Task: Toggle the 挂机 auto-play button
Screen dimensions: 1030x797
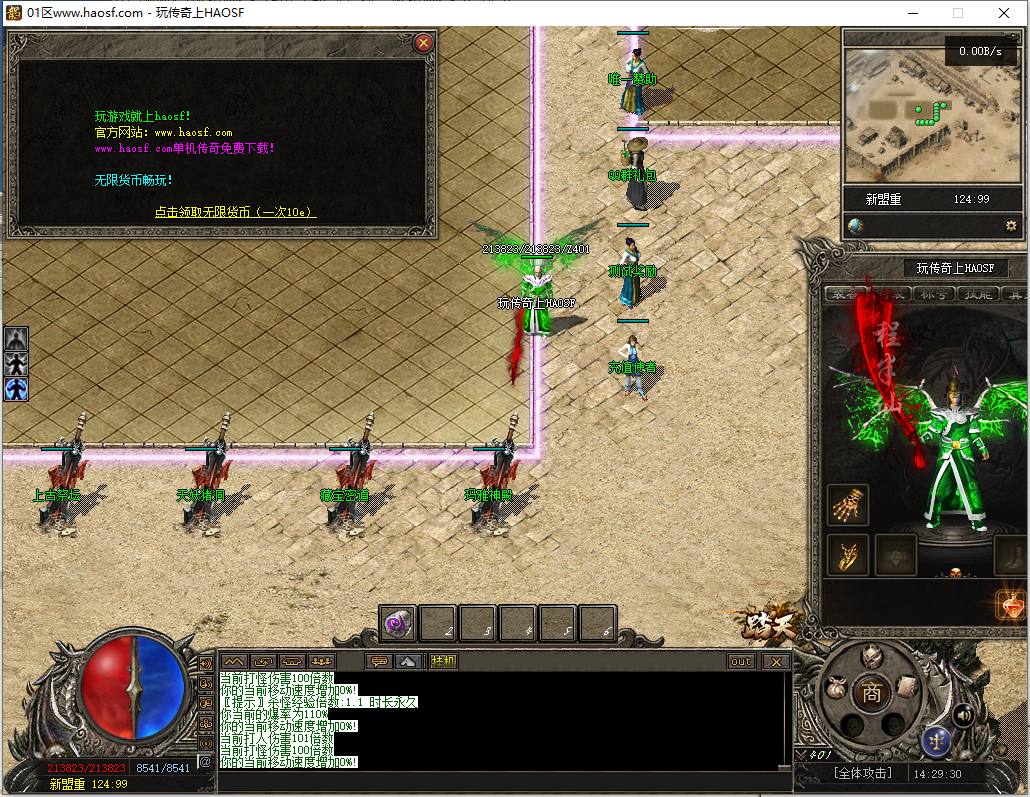Action: click(443, 661)
